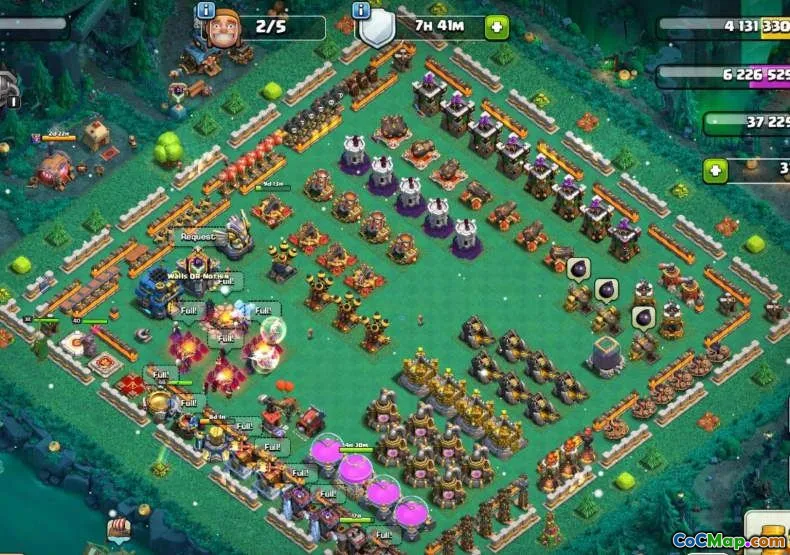Select the white shield icon
This screenshot has height=555, width=790.
pyautogui.click(x=375, y=30)
